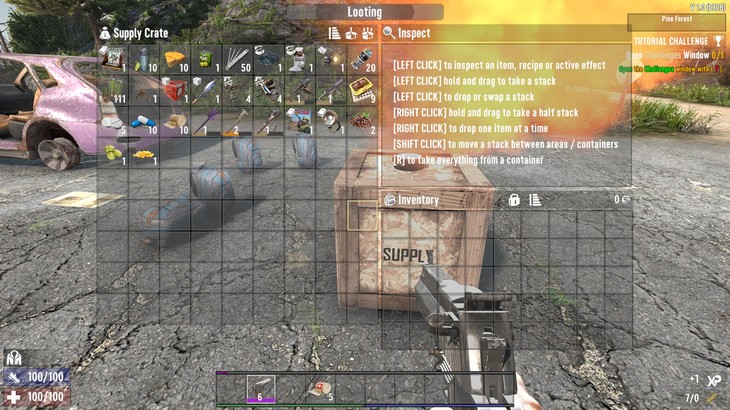The height and width of the screenshot is (410, 730).
Task: Take the cheese stack from the crate
Action: 173,59
